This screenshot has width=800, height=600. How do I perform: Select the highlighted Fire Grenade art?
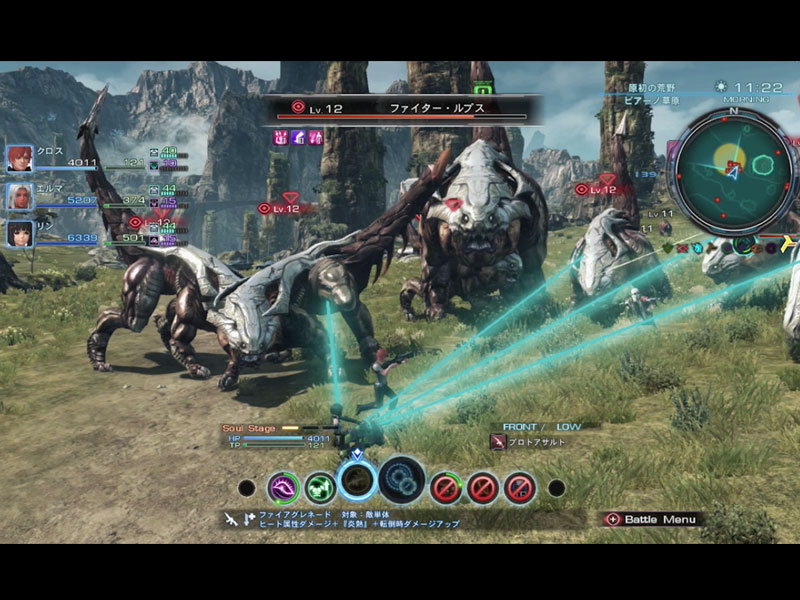357,479
